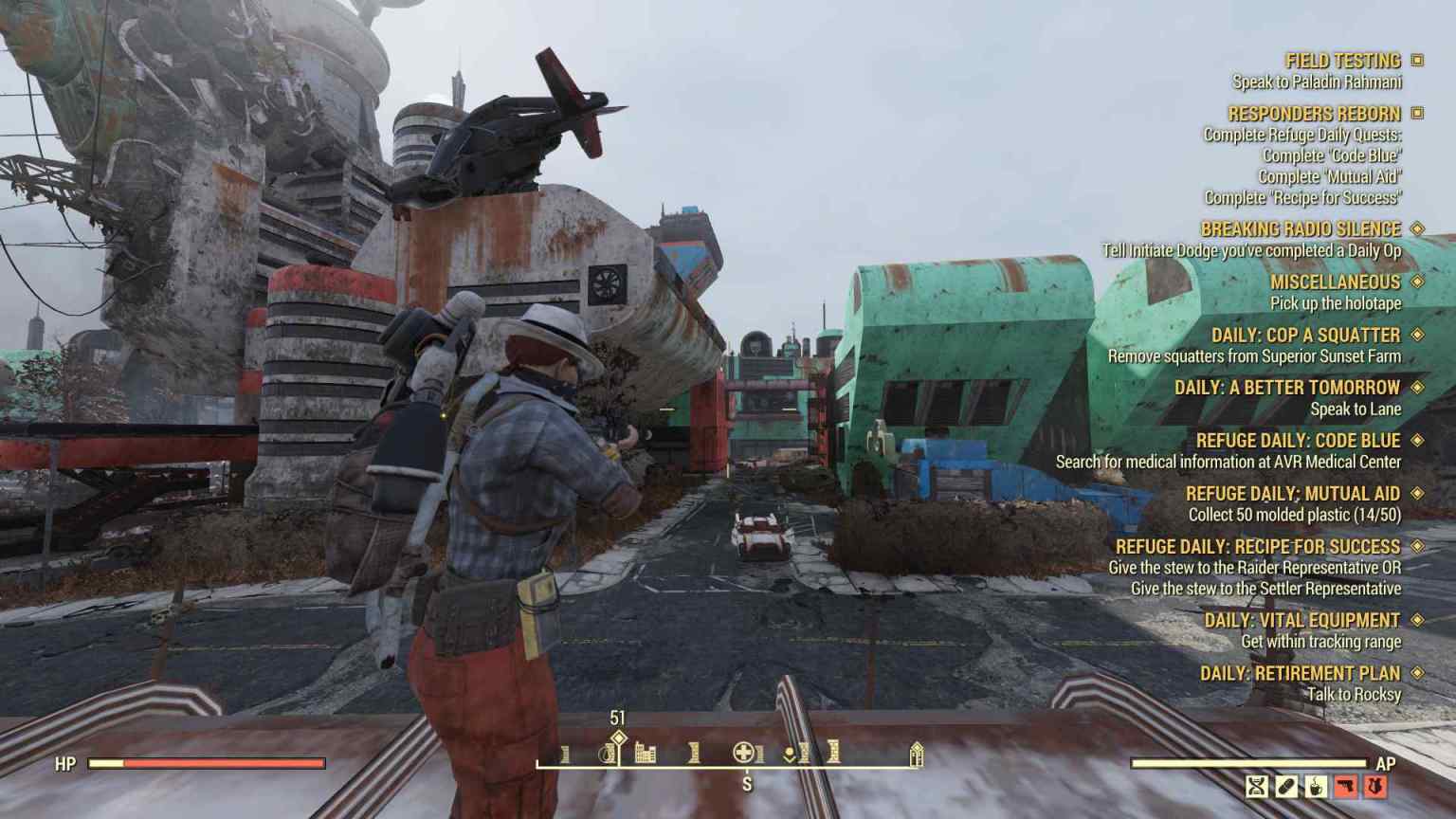Screen dimensions: 1456x819
Task: Click the hourglass status effect icon
Action: [x=1256, y=786]
